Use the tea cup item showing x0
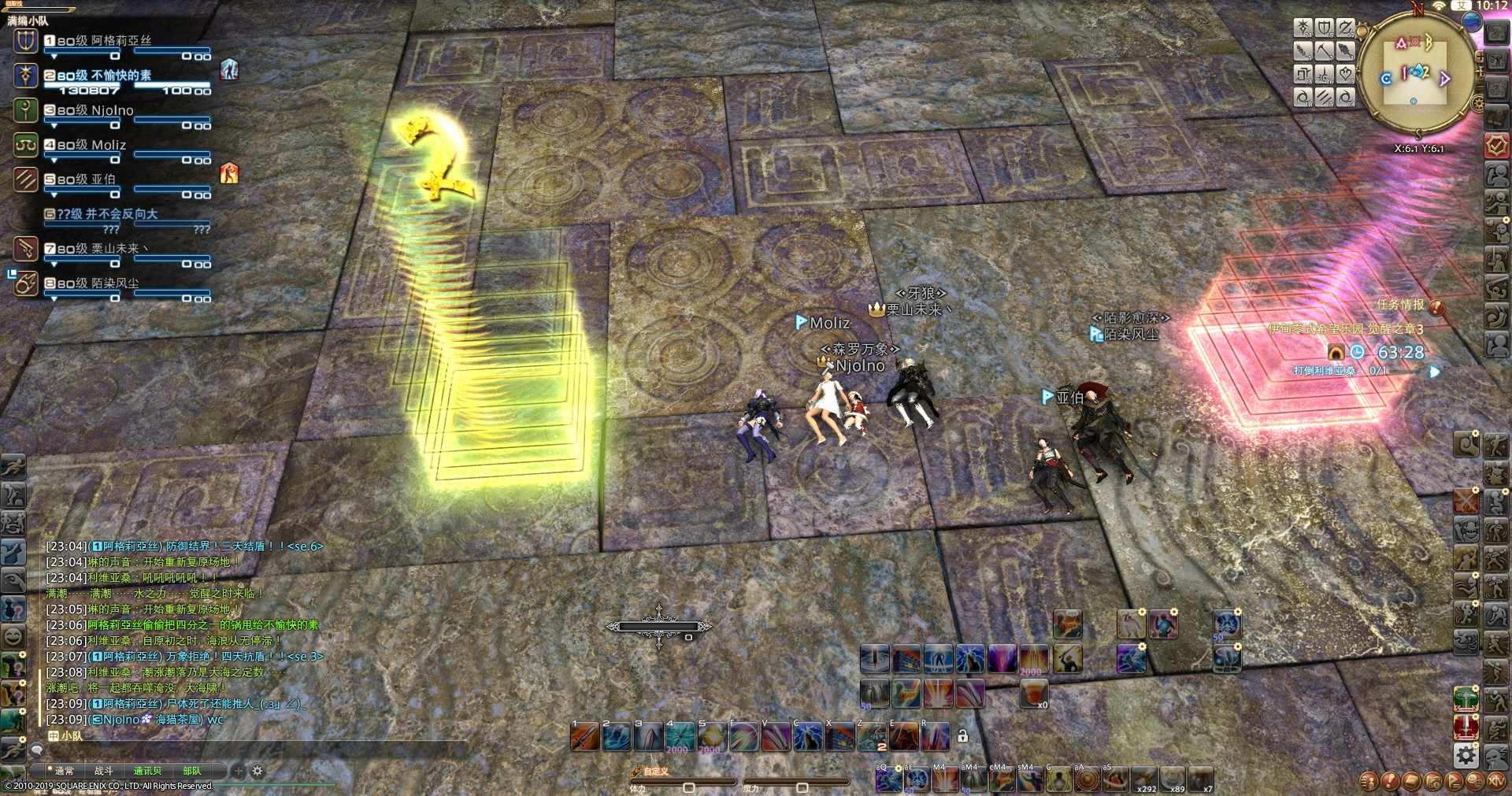The image size is (1512, 796). (x=1033, y=693)
